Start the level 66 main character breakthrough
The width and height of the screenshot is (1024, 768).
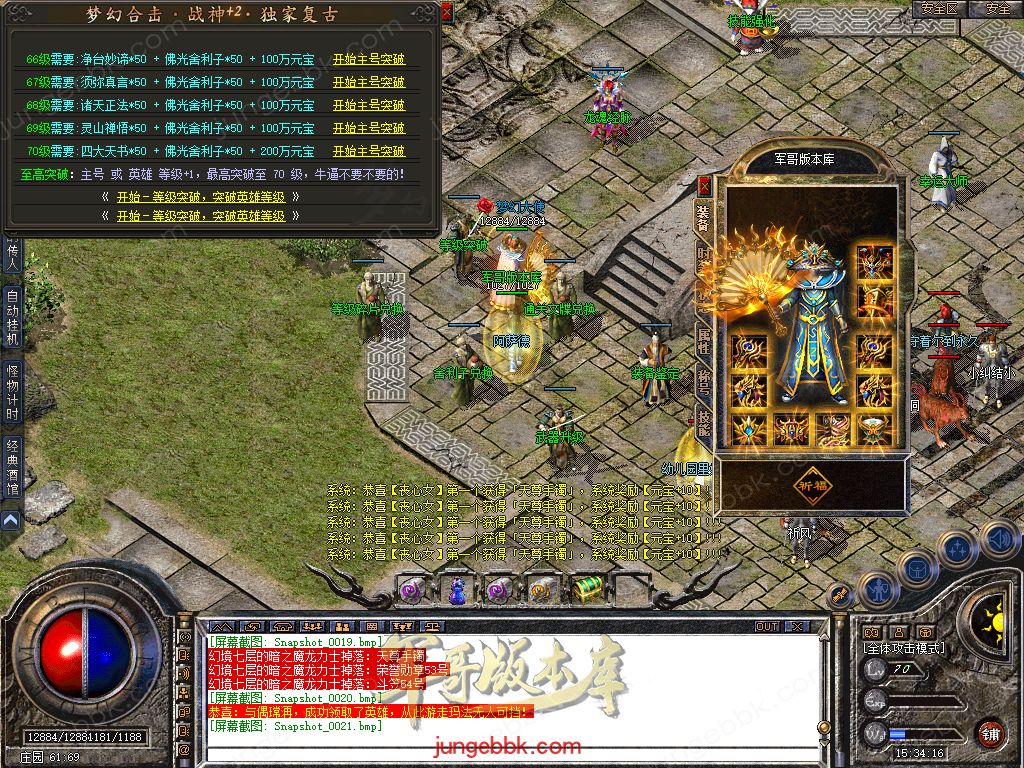coord(368,59)
